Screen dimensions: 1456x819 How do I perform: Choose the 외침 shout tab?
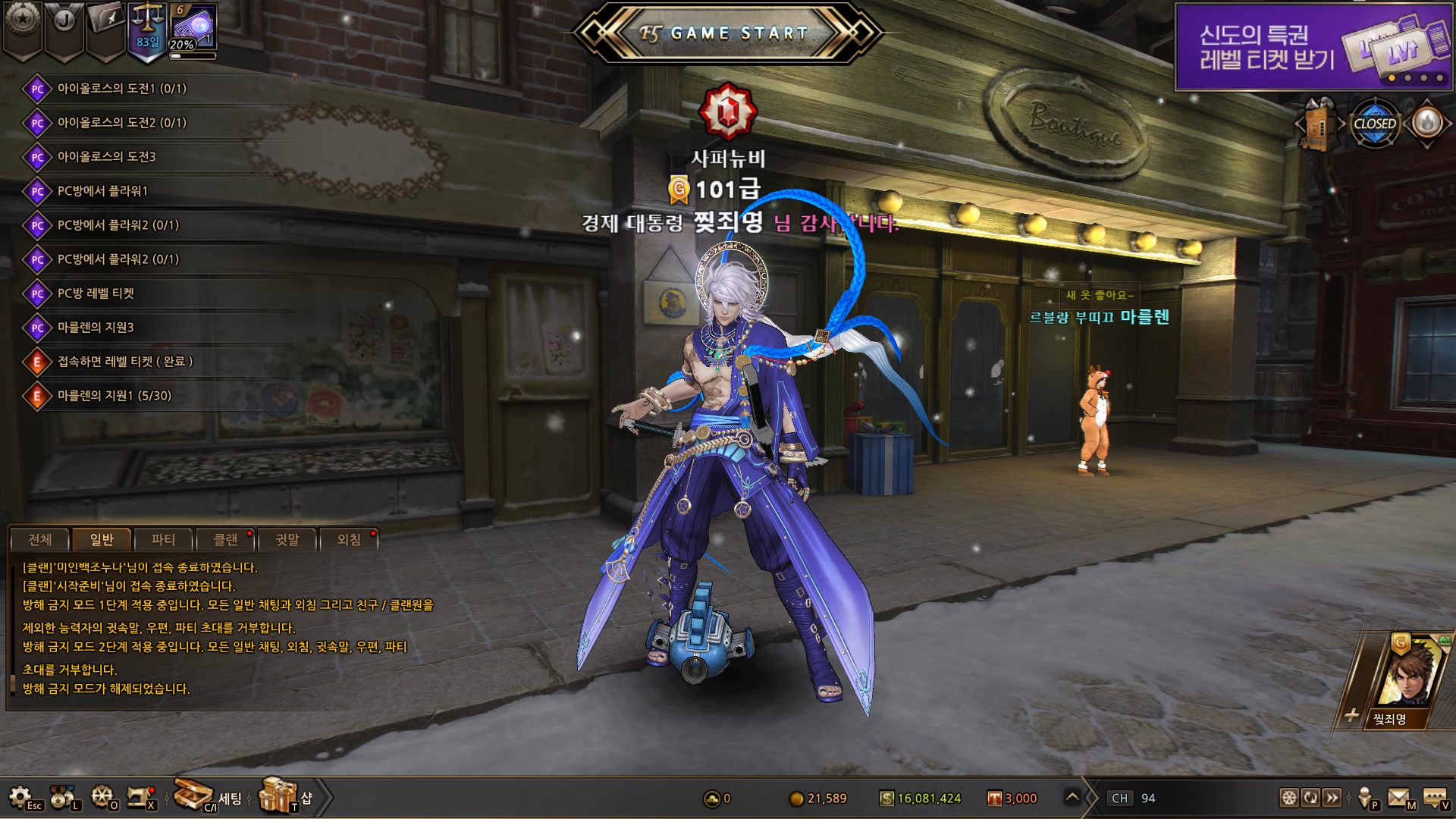coord(349,539)
